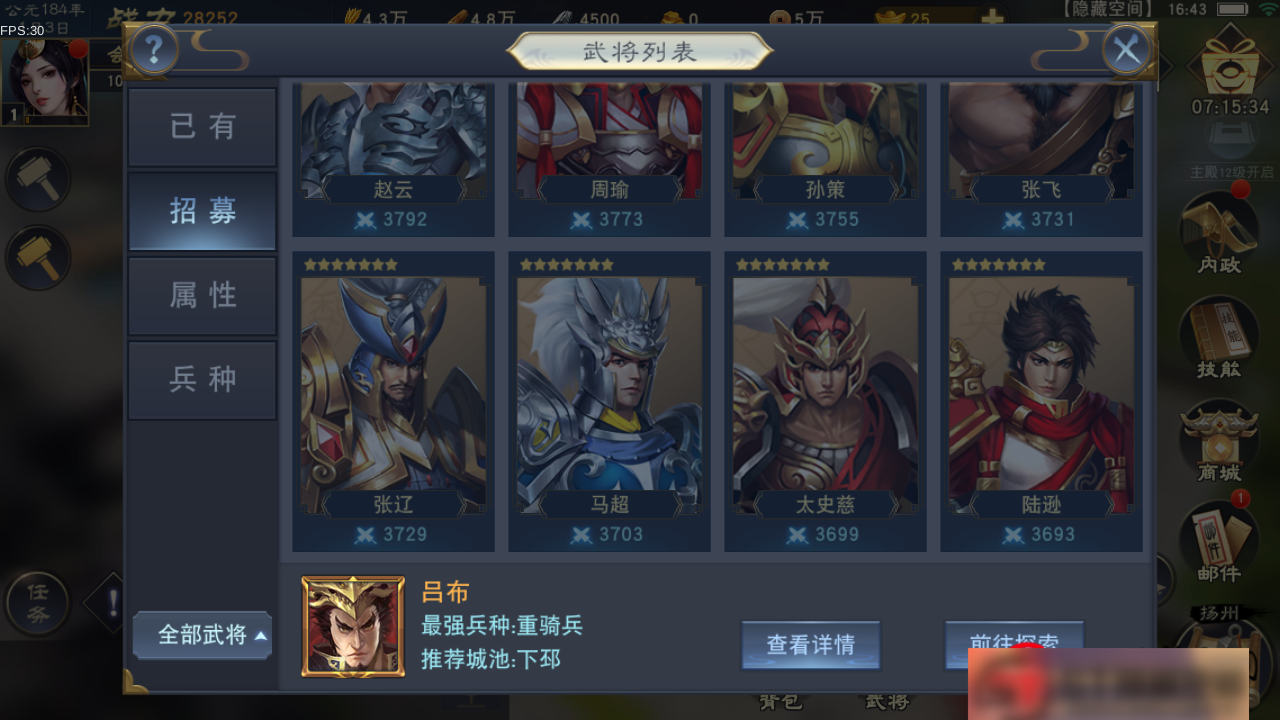Switch to the 属性 tab

click(x=202, y=295)
